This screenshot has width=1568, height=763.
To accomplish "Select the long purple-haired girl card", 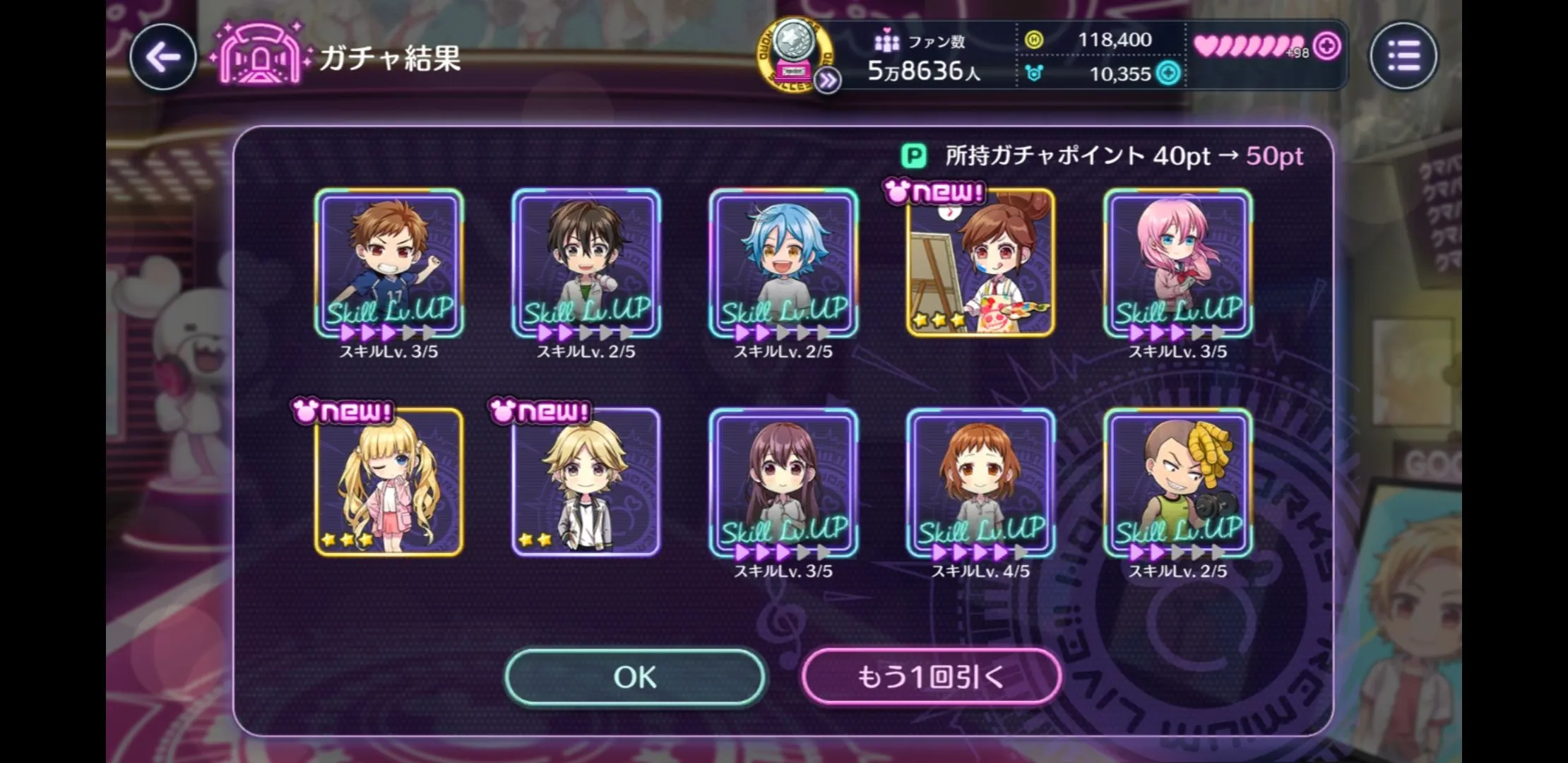I will pos(783,483).
